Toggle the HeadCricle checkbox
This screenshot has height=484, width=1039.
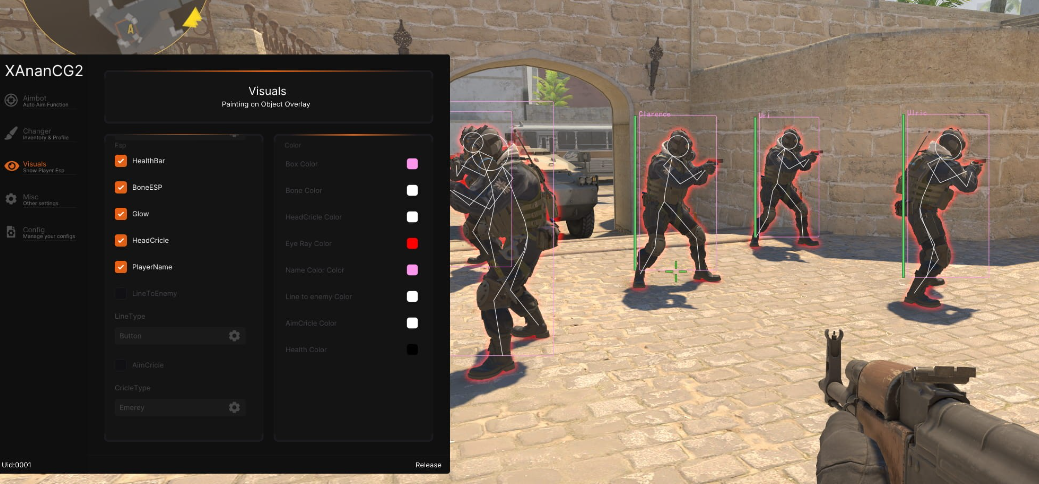[121, 240]
